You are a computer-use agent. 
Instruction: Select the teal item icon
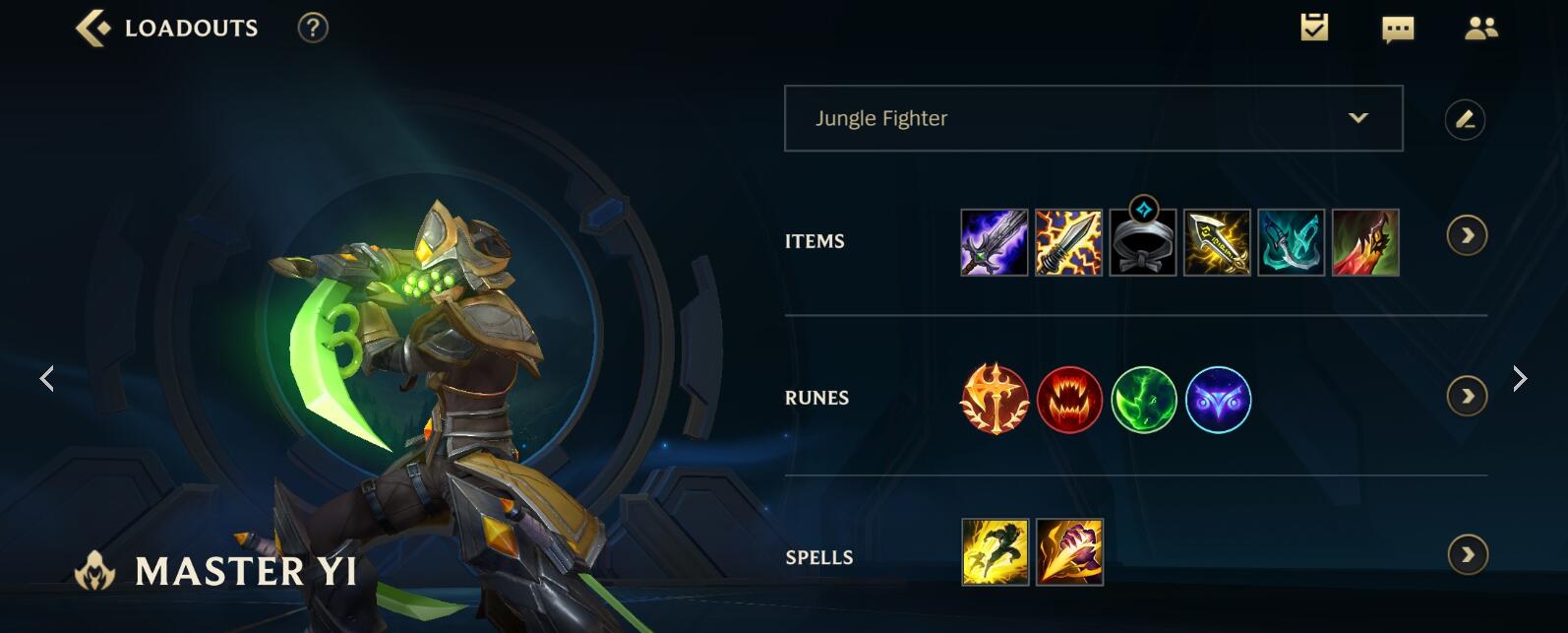1292,242
